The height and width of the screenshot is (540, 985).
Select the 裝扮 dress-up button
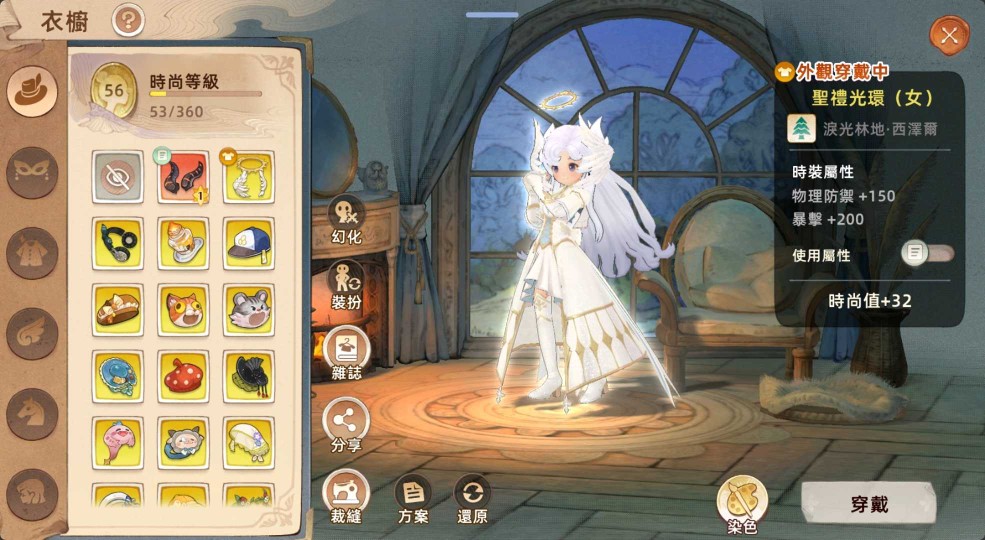click(346, 288)
